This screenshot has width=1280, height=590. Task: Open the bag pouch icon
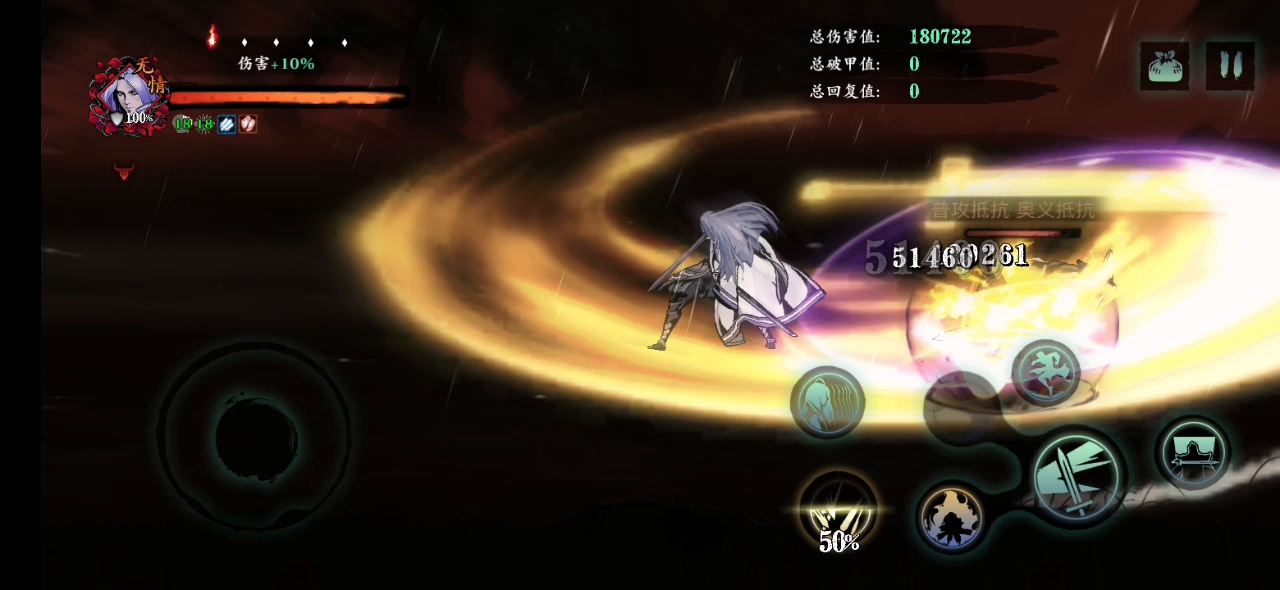(x=1165, y=66)
